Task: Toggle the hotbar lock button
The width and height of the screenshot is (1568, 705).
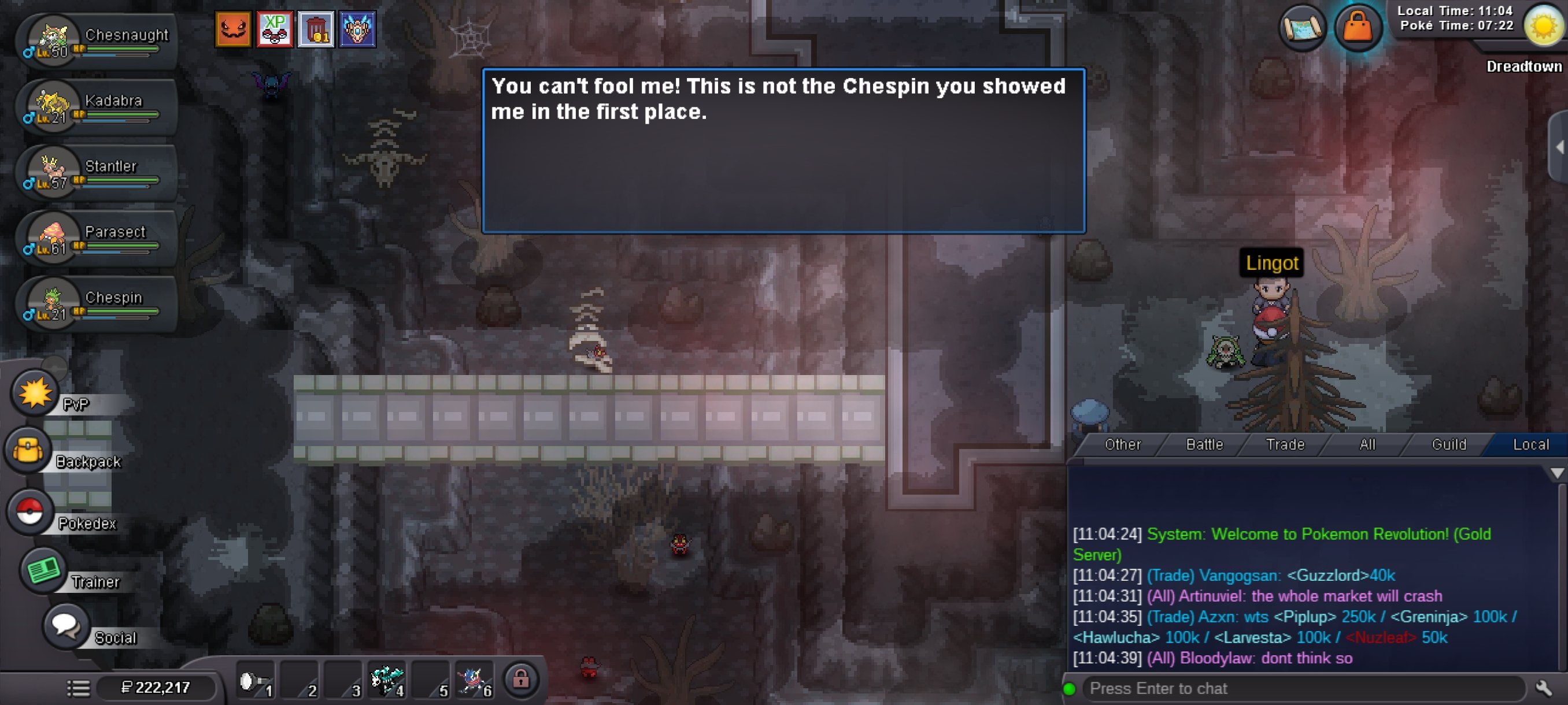Action: (x=520, y=679)
